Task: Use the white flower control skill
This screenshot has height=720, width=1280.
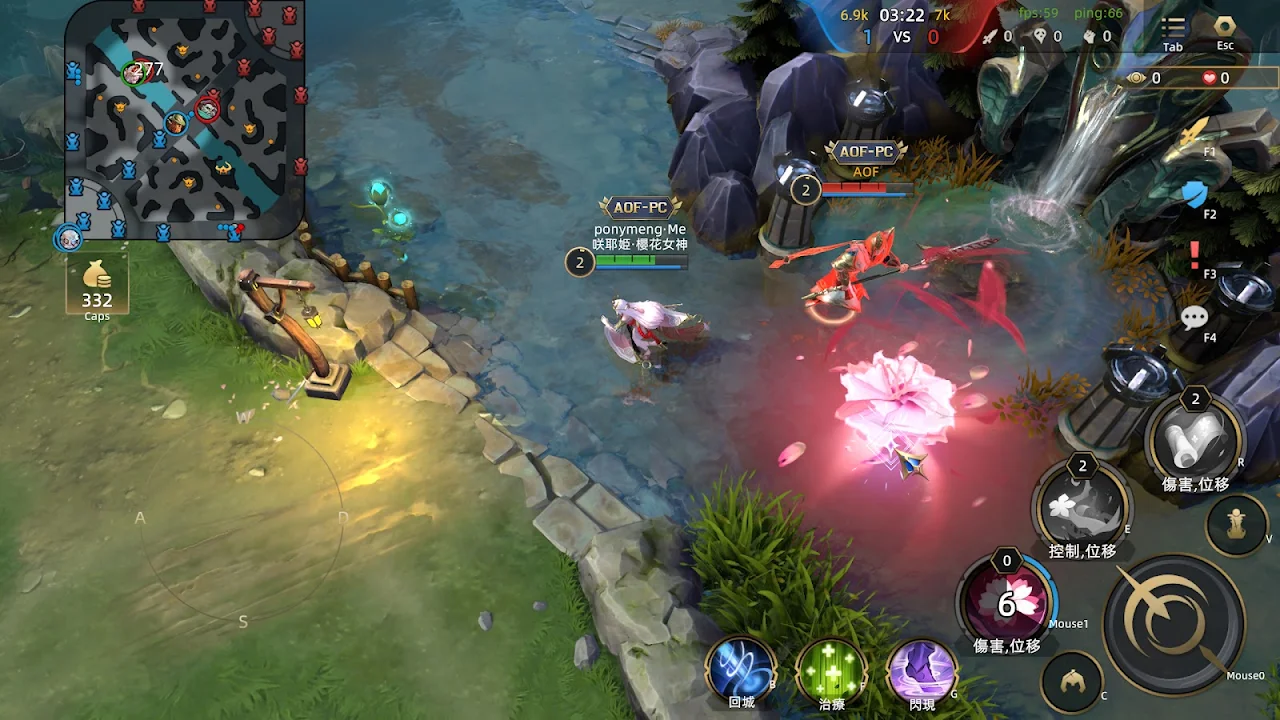Action: tap(1082, 506)
